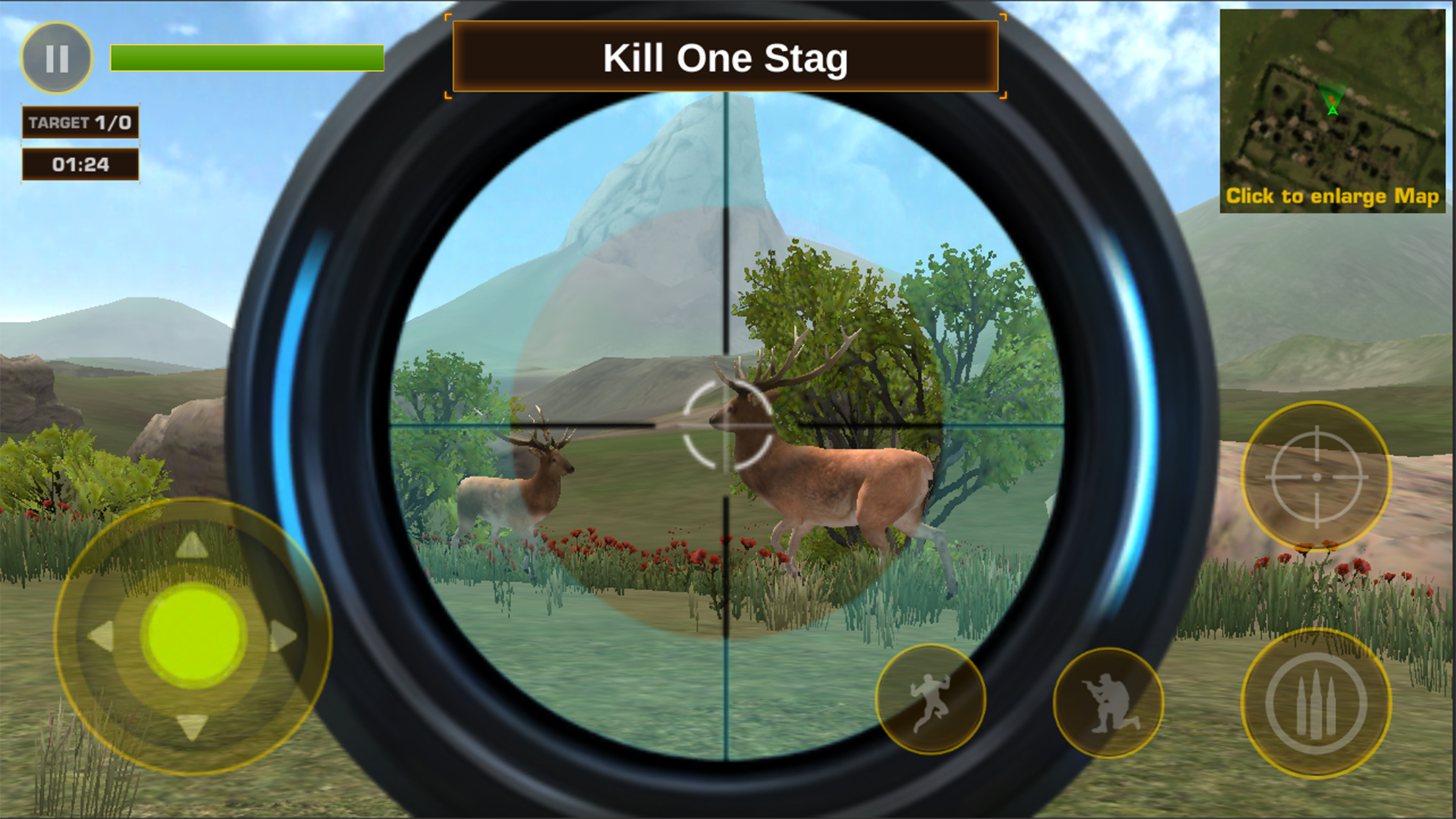
Task: Expand the Kill One Stag objective banner
Action: click(x=725, y=57)
